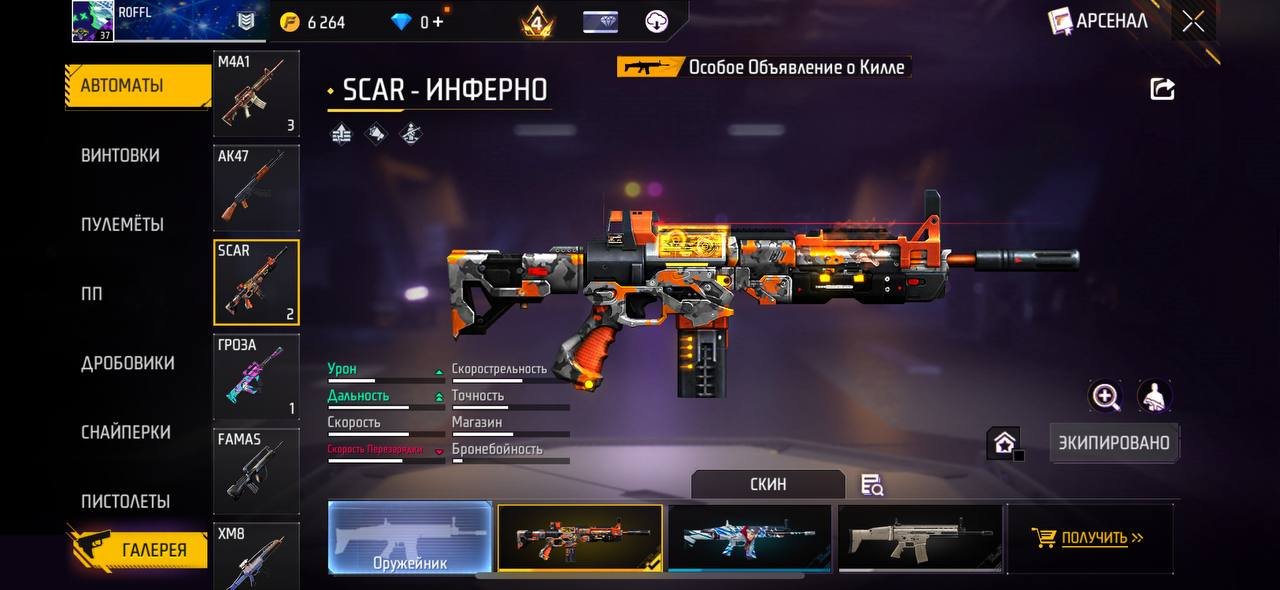
Task: Choose the XM8 weapon tile
Action: [x=256, y=554]
